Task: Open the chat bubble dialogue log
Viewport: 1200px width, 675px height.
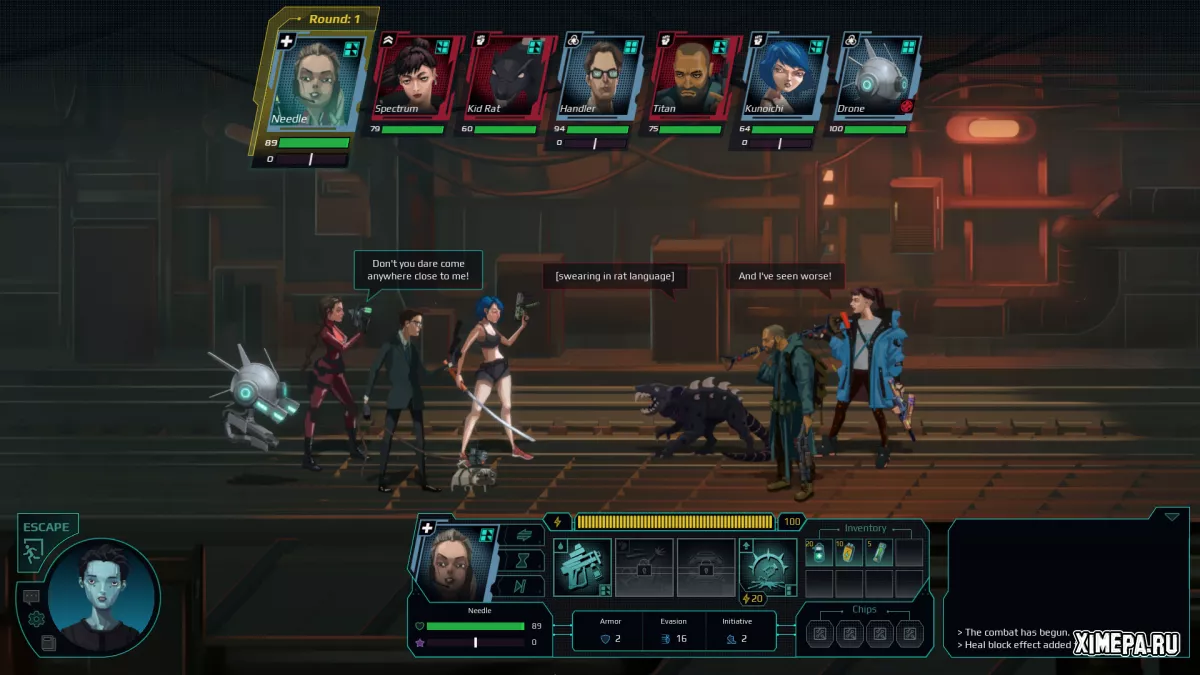Action: (x=31, y=597)
